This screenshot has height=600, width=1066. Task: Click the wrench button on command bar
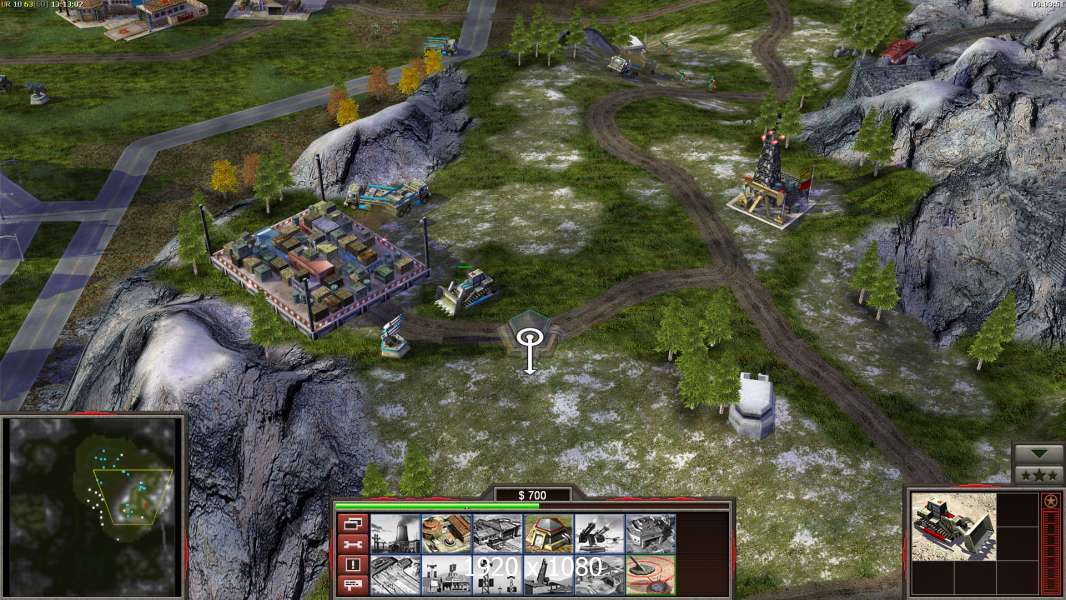(x=351, y=544)
